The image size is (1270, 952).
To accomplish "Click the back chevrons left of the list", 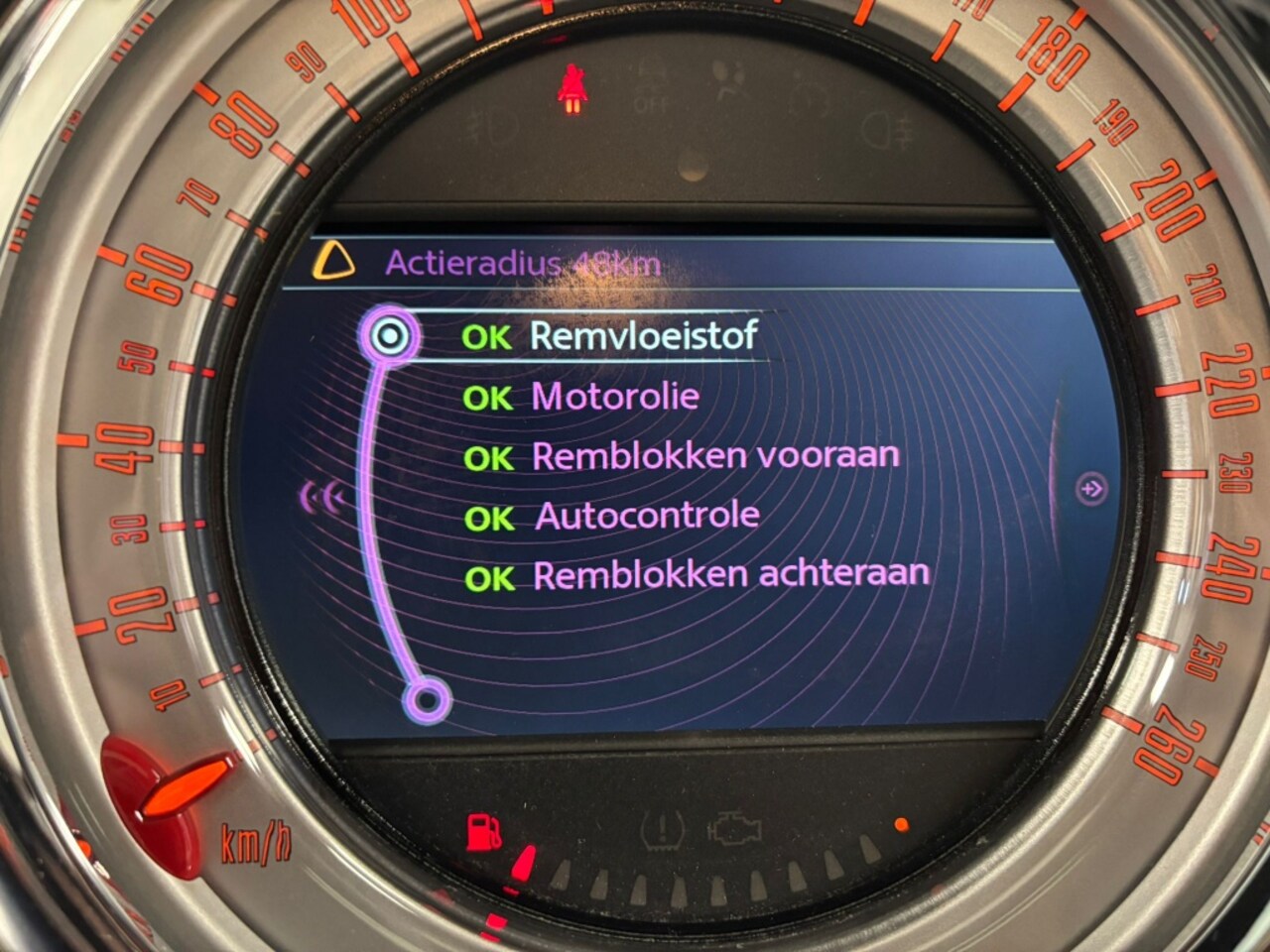I will point(323,498).
